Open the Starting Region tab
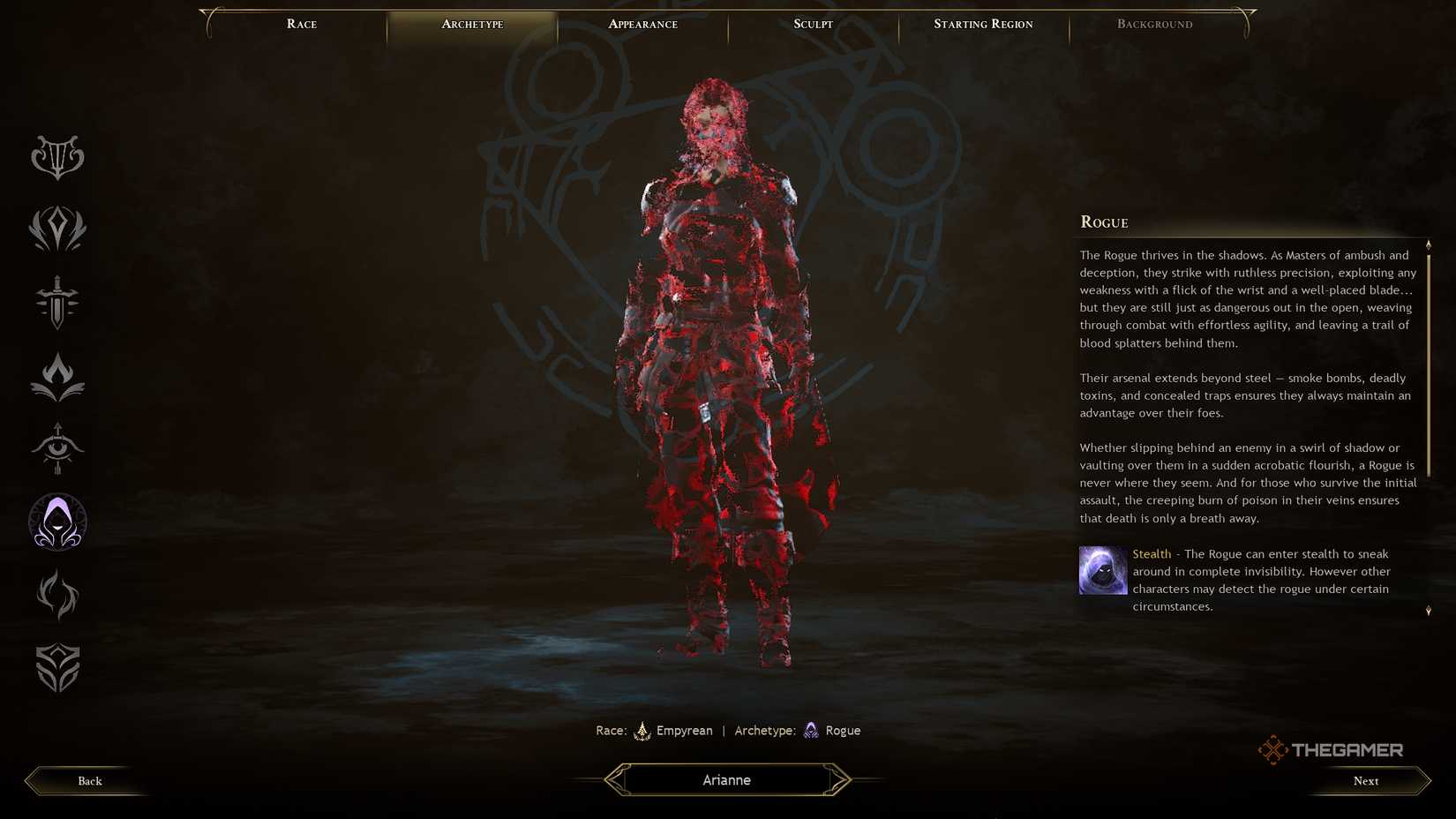The height and width of the screenshot is (819, 1456). pos(983,24)
